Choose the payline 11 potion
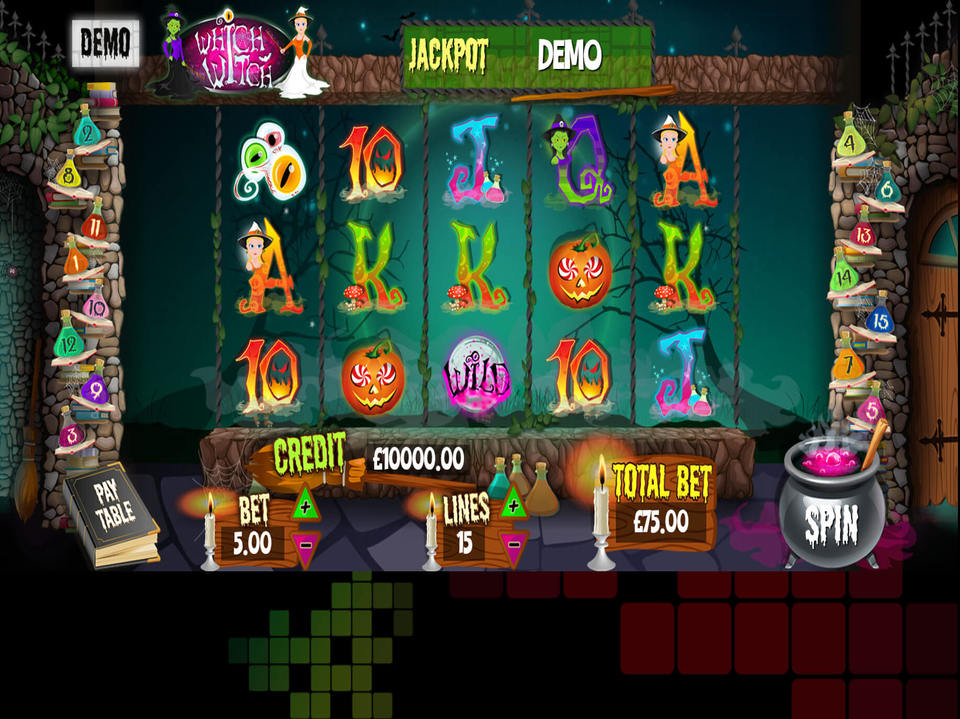This screenshot has height=719, width=960. [x=95, y=225]
